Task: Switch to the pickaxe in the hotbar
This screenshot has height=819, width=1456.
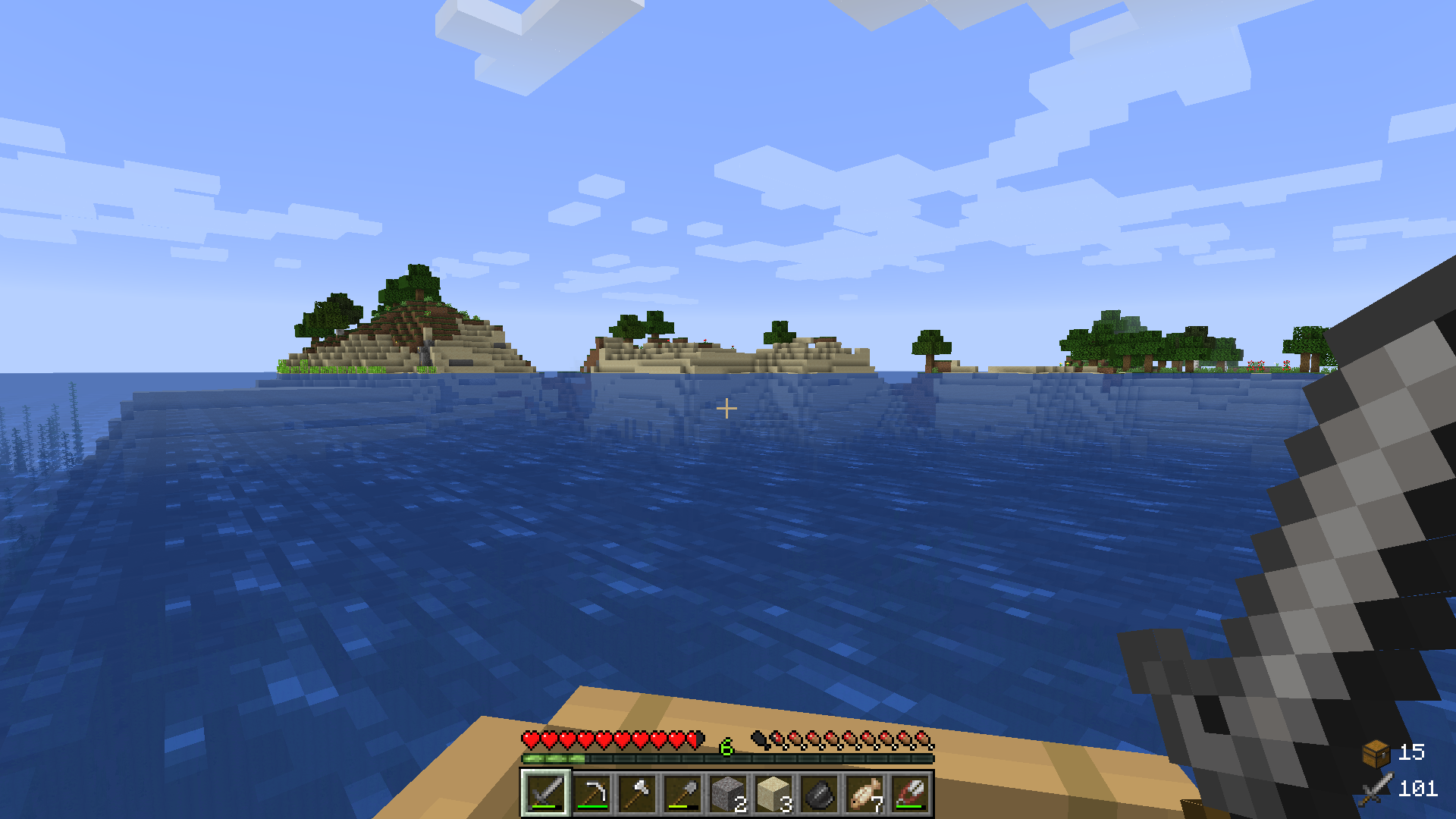Action: point(591,793)
